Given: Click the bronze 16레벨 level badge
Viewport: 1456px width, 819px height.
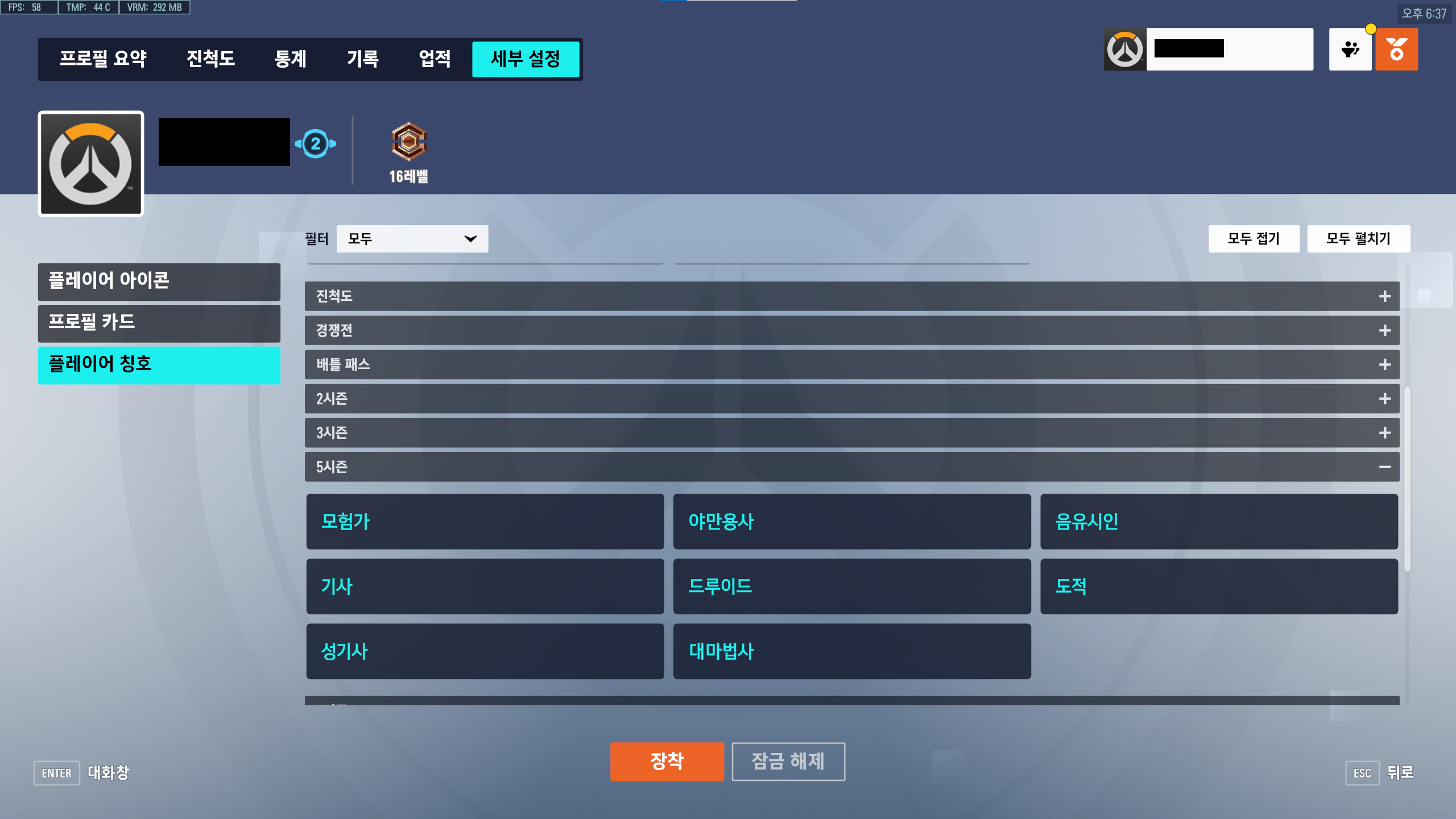Looking at the screenshot, I should click(x=409, y=142).
